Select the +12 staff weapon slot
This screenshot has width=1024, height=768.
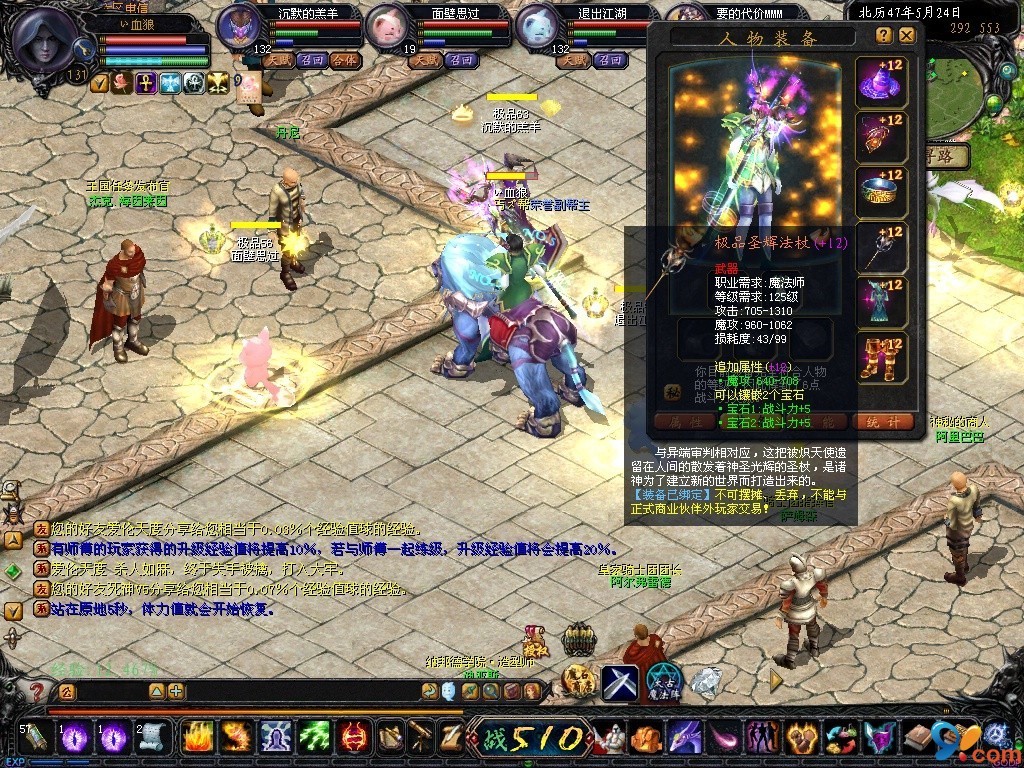[x=881, y=248]
